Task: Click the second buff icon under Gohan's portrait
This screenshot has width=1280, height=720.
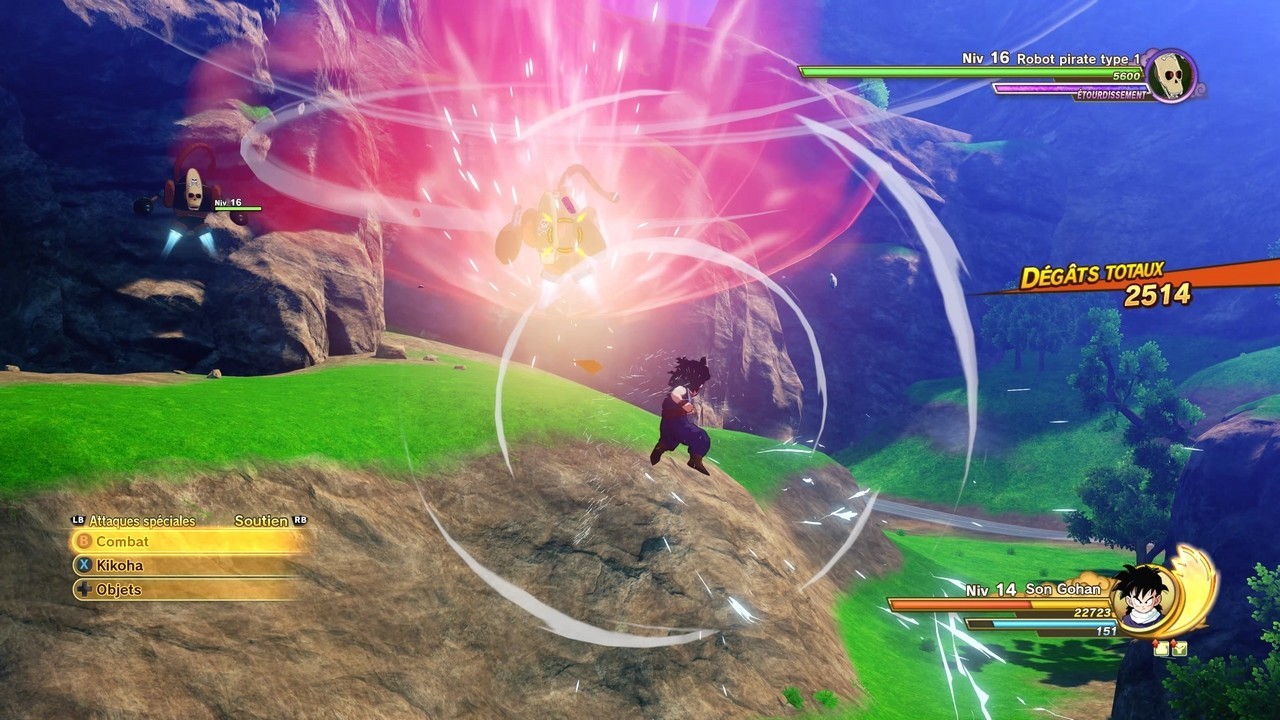Action: coord(1180,648)
